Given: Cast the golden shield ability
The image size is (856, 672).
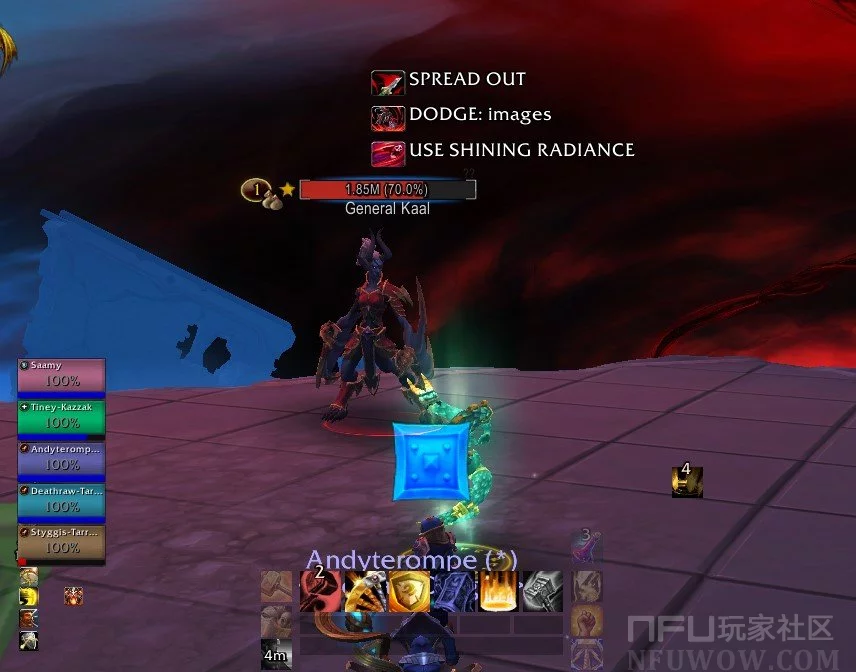Looking at the screenshot, I should 408,591.
